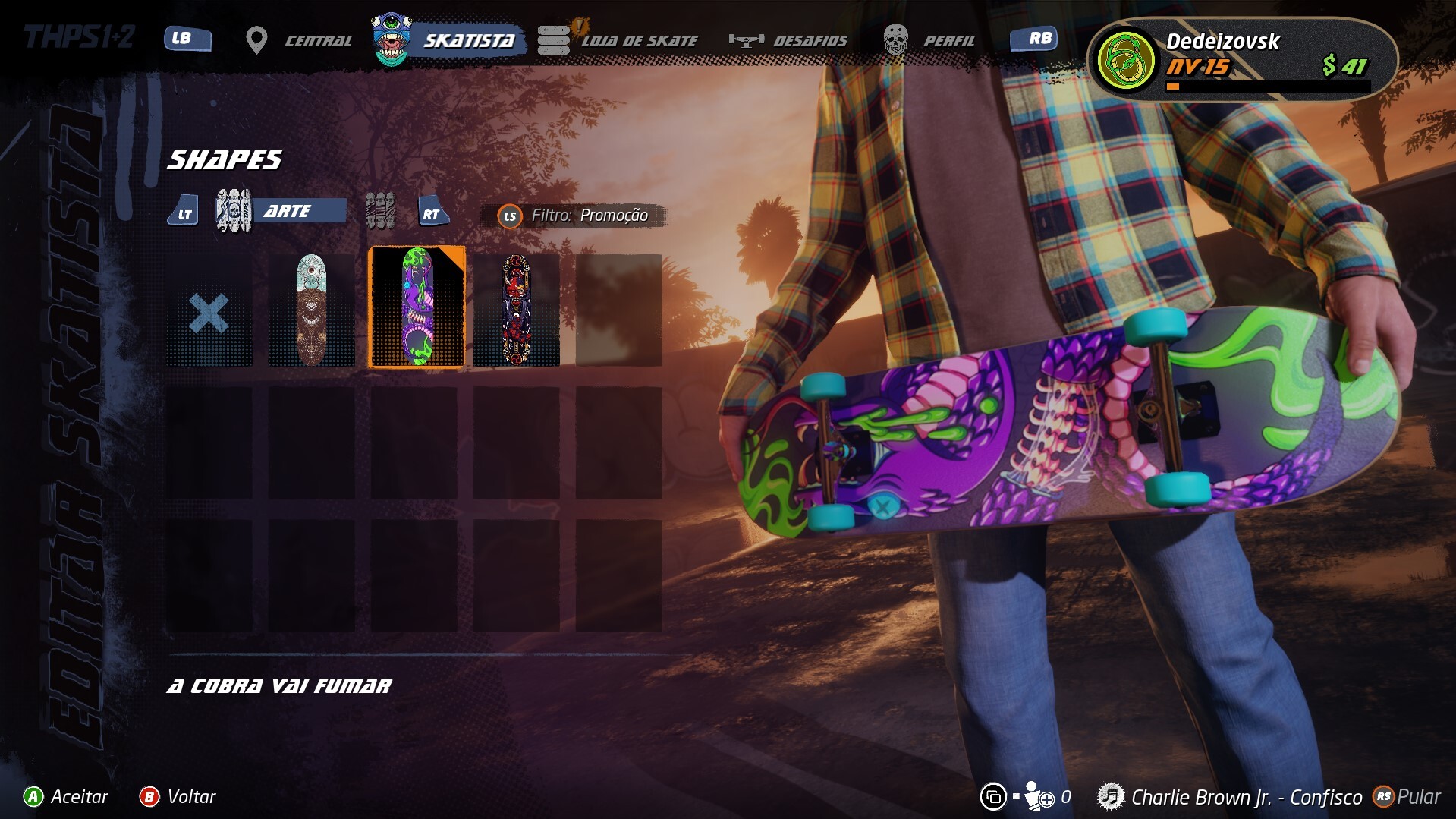Open Dedeizovsk player profile badge
Screen dimensions: 1456x819
[1241, 60]
